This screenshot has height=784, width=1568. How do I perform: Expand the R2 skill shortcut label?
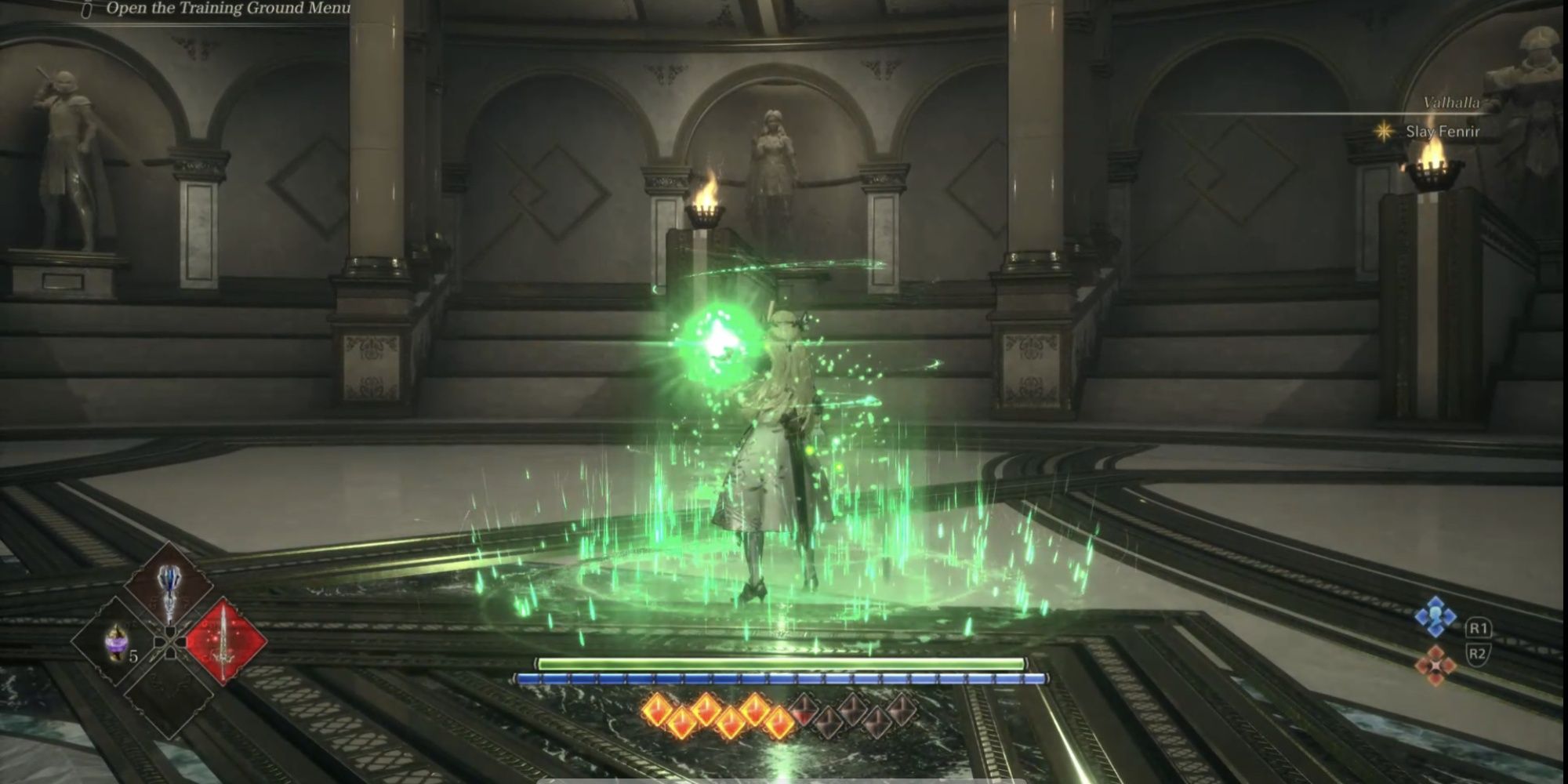(x=1479, y=654)
